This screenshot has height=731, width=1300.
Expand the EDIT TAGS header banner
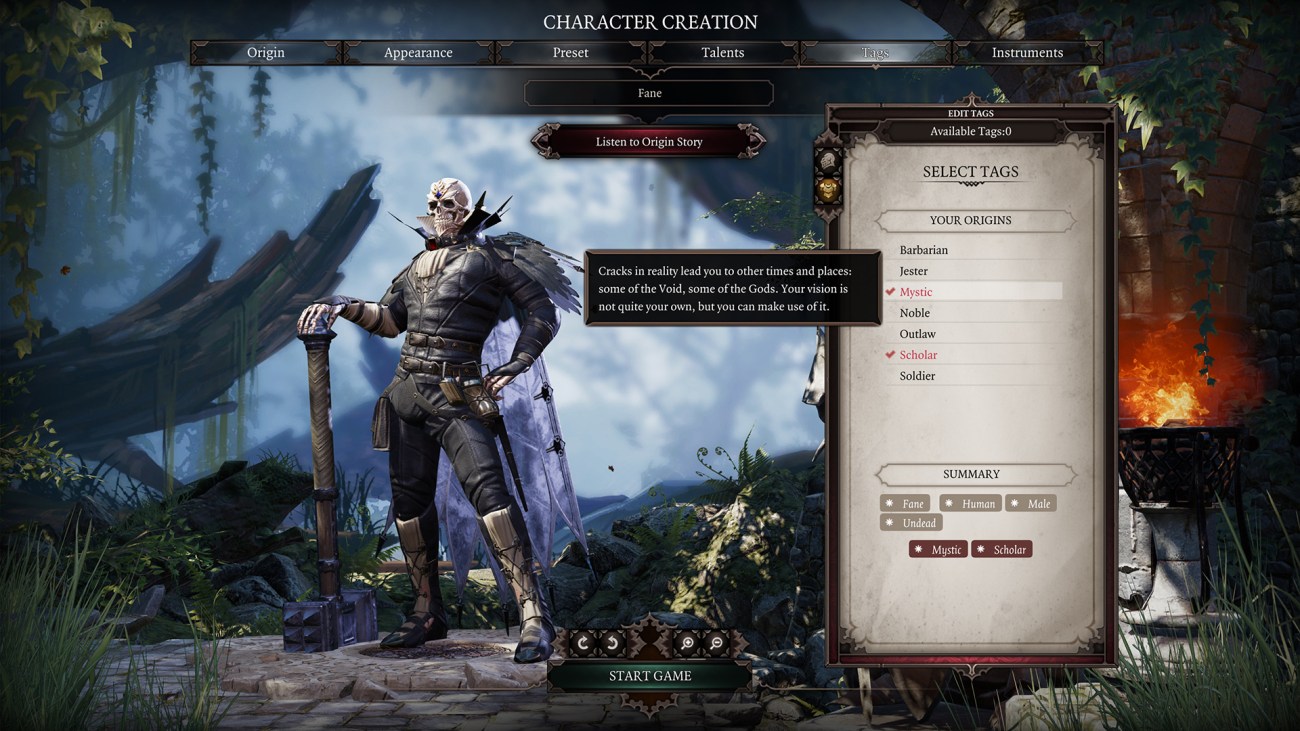click(969, 113)
